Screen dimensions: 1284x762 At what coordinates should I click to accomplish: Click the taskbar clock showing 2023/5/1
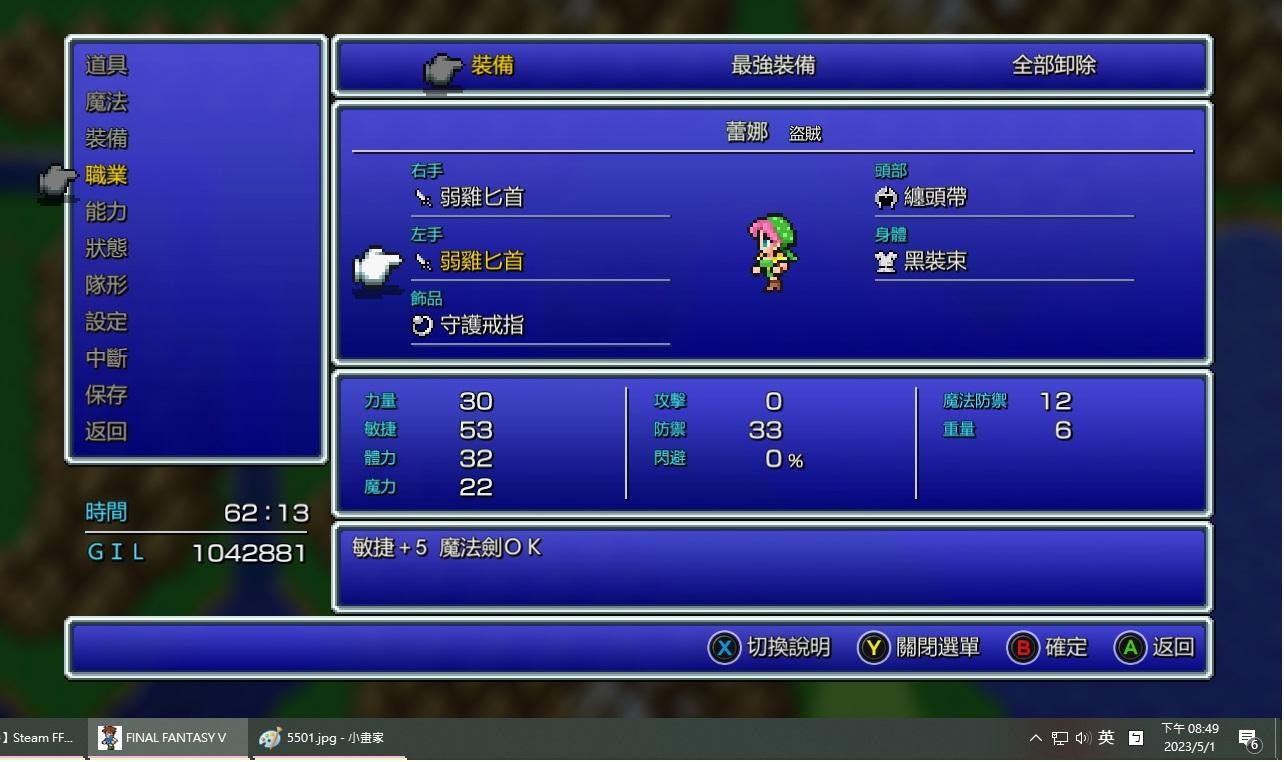pos(1190,738)
